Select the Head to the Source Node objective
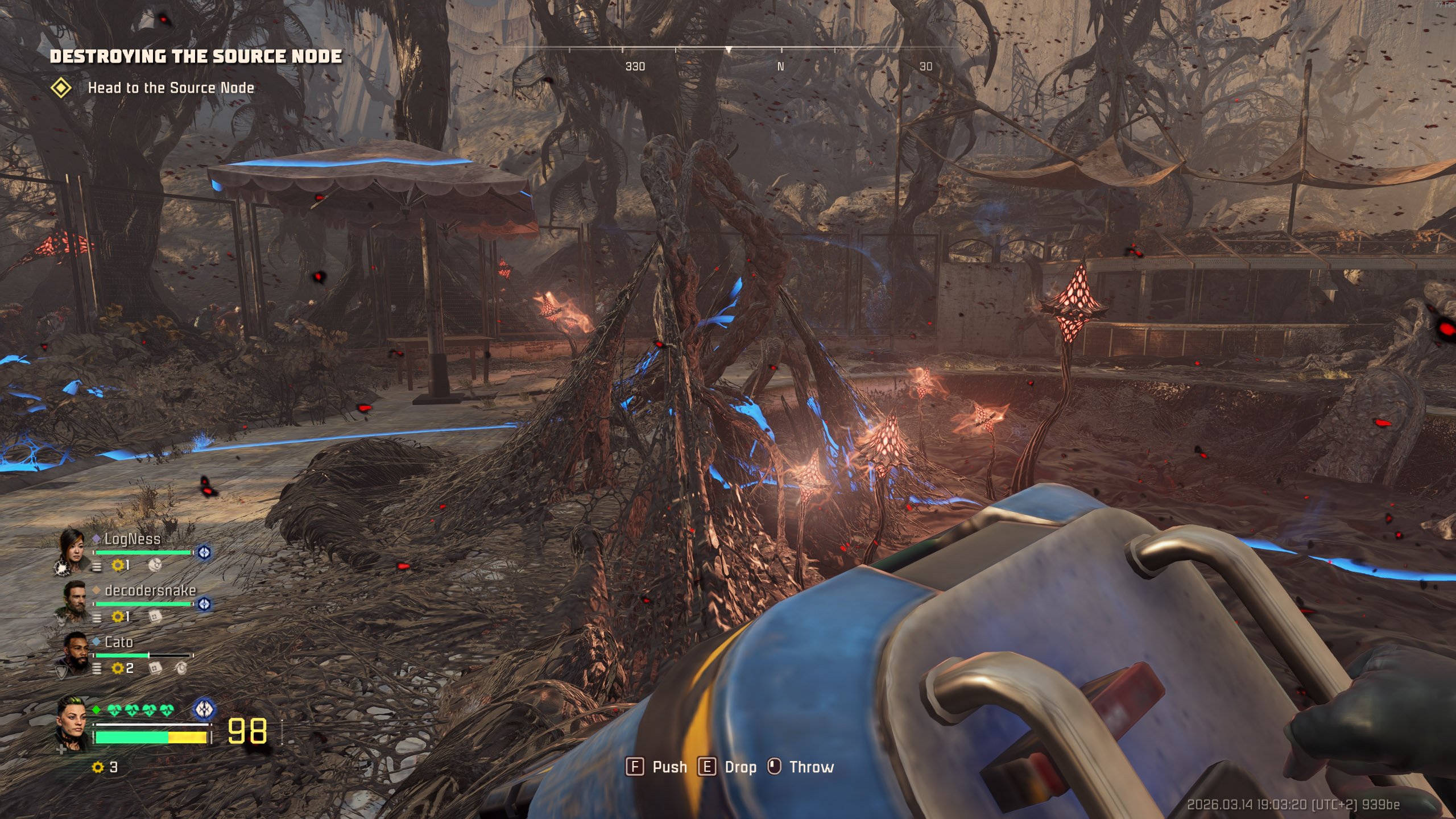Viewport: 1456px width, 819px height. point(171,88)
